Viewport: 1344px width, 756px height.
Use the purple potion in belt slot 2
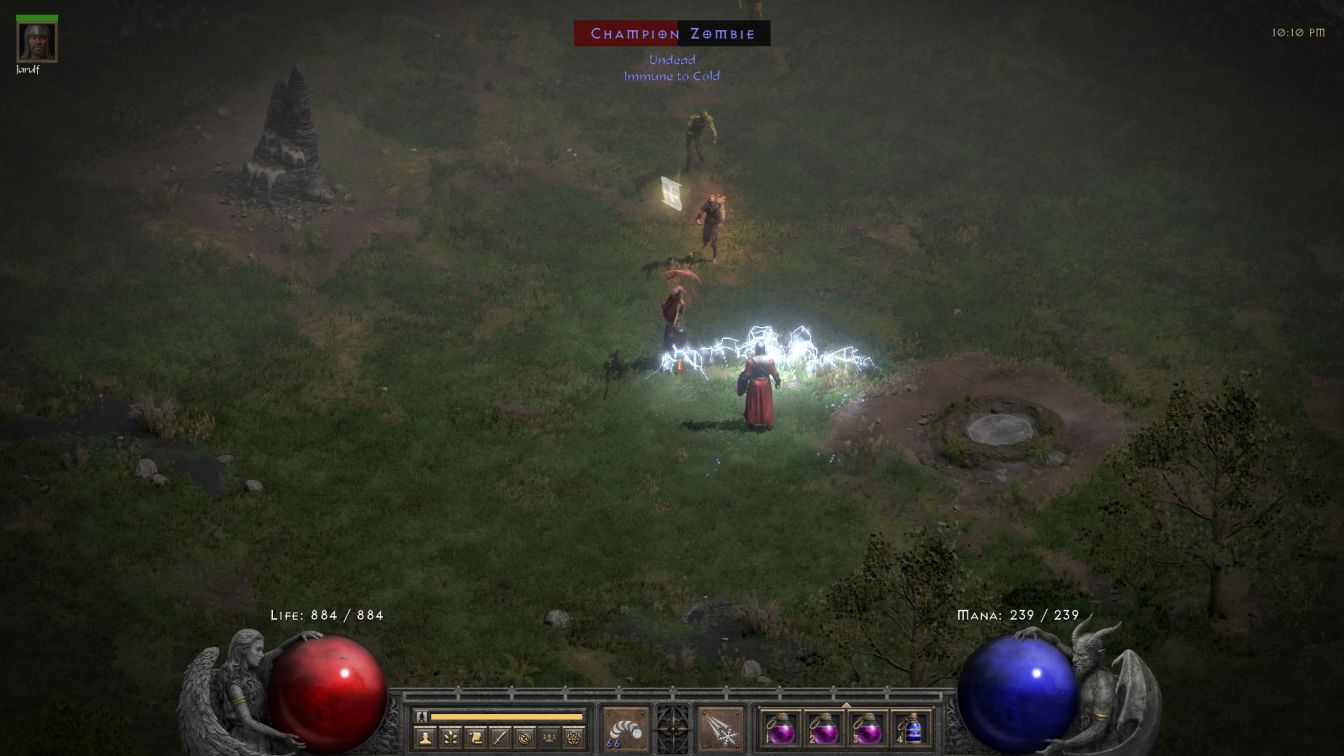click(824, 728)
